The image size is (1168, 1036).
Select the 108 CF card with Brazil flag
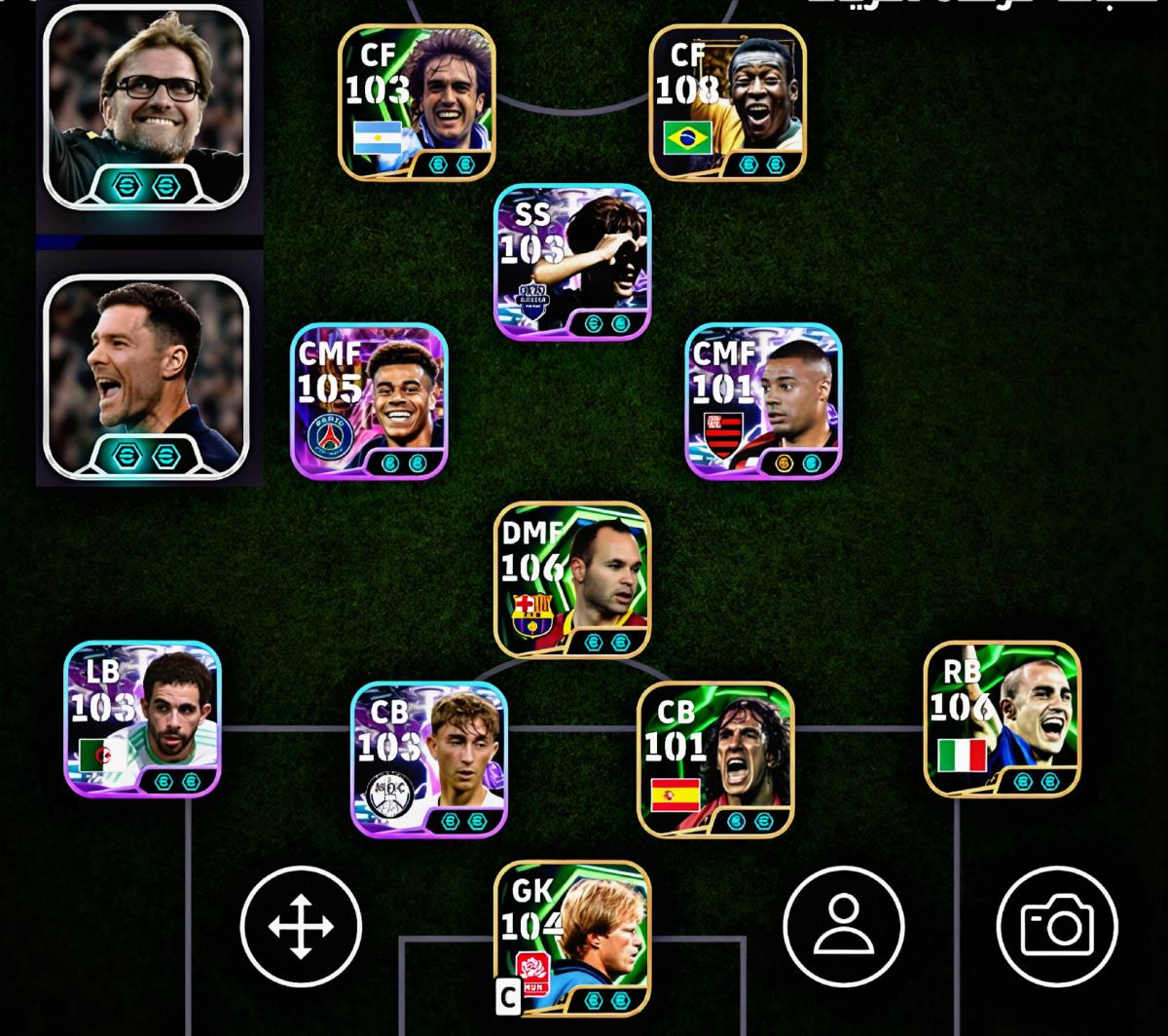[727, 102]
